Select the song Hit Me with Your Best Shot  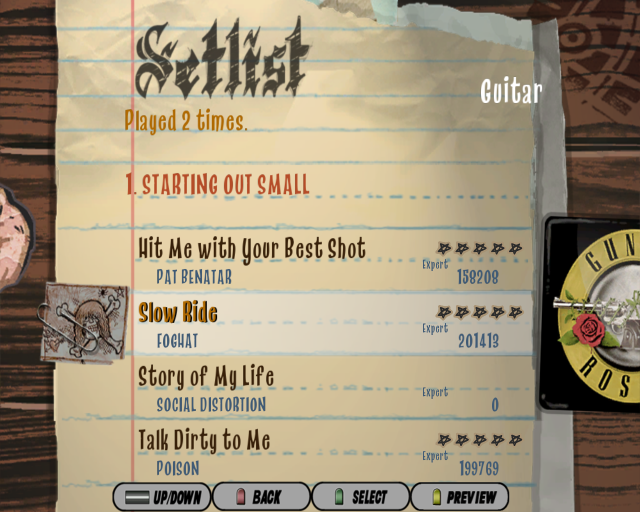point(252,249)
